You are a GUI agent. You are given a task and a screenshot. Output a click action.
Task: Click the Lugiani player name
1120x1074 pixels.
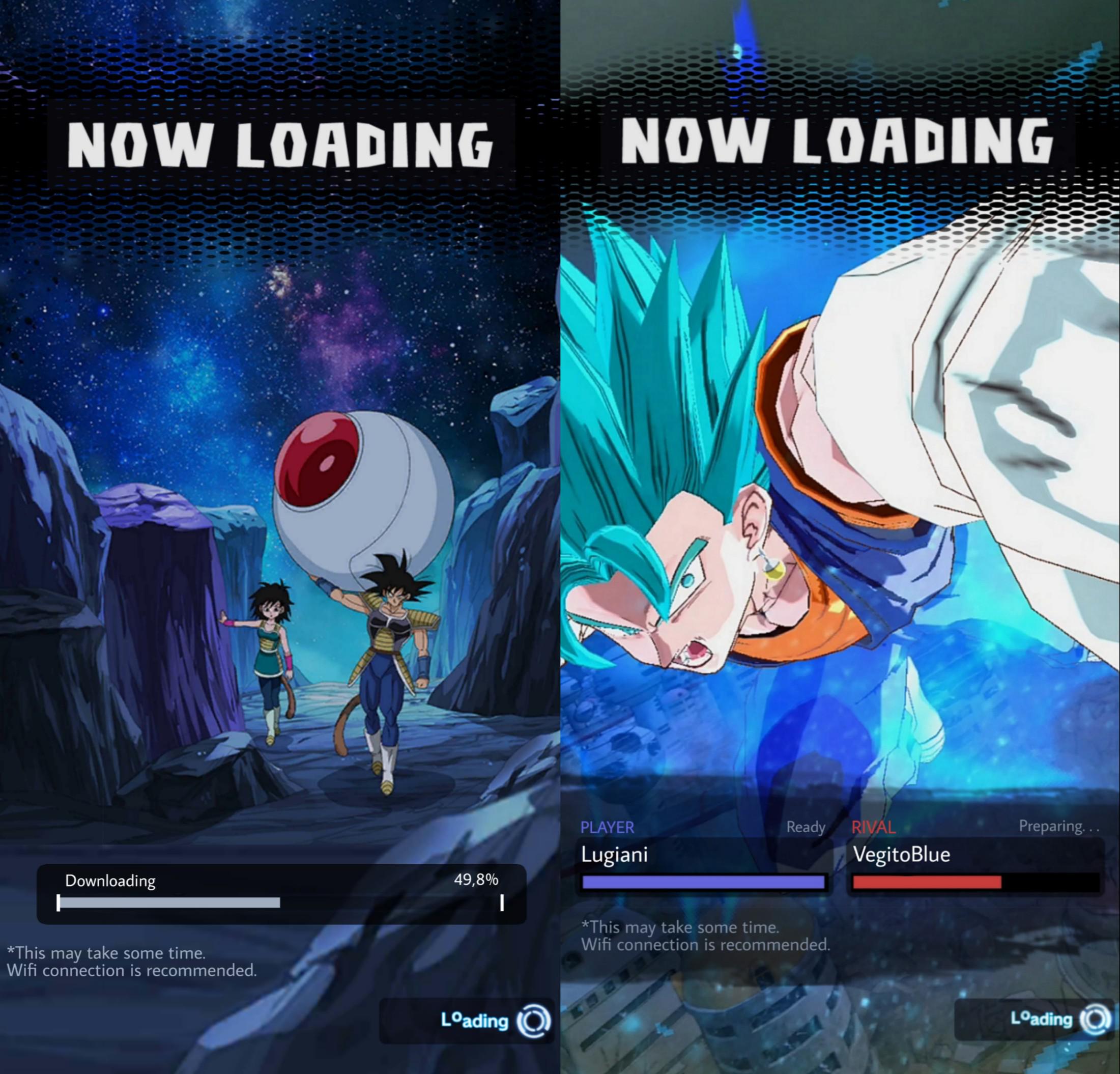tap(615, 855)
